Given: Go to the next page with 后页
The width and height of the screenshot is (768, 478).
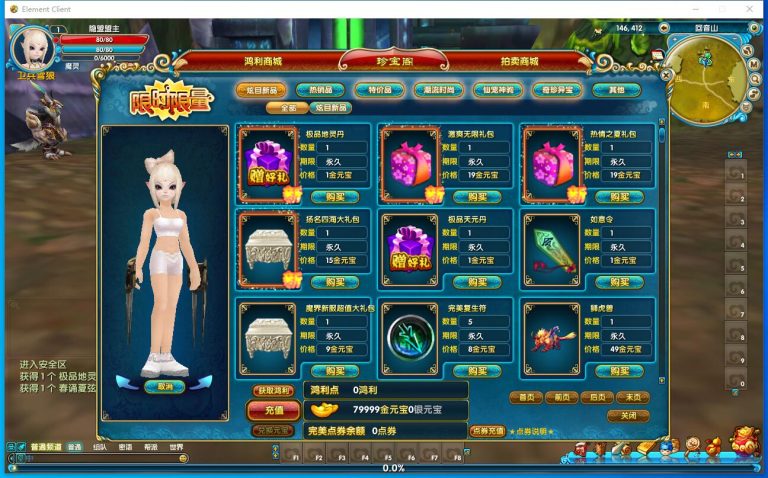Looking at the screenshot, I should point(597,397).
